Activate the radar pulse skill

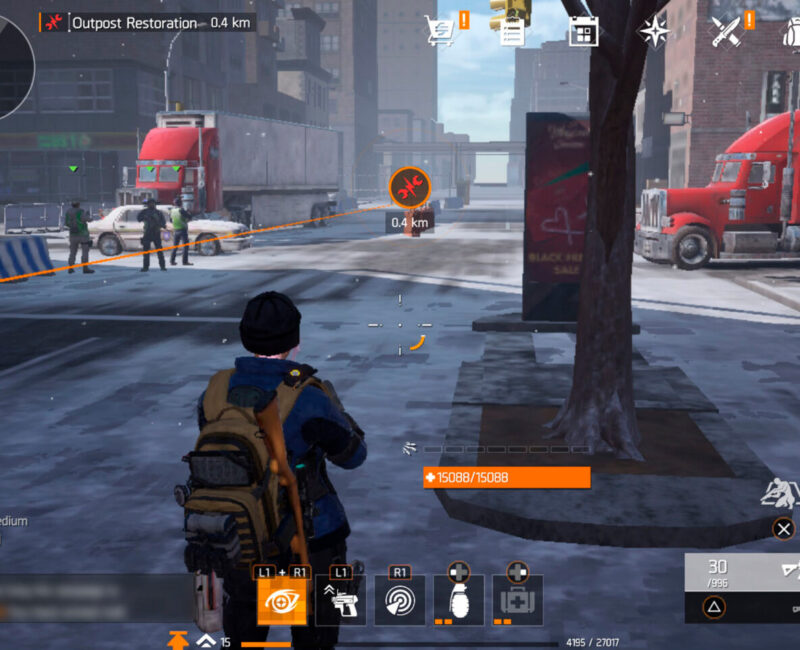(399, 600)
